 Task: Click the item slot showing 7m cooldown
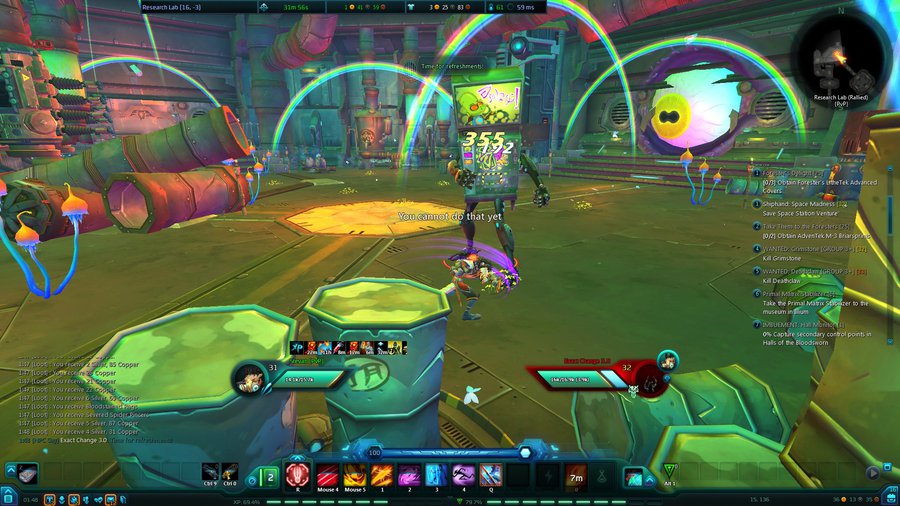pyautogui.click(x=575, y=474)
